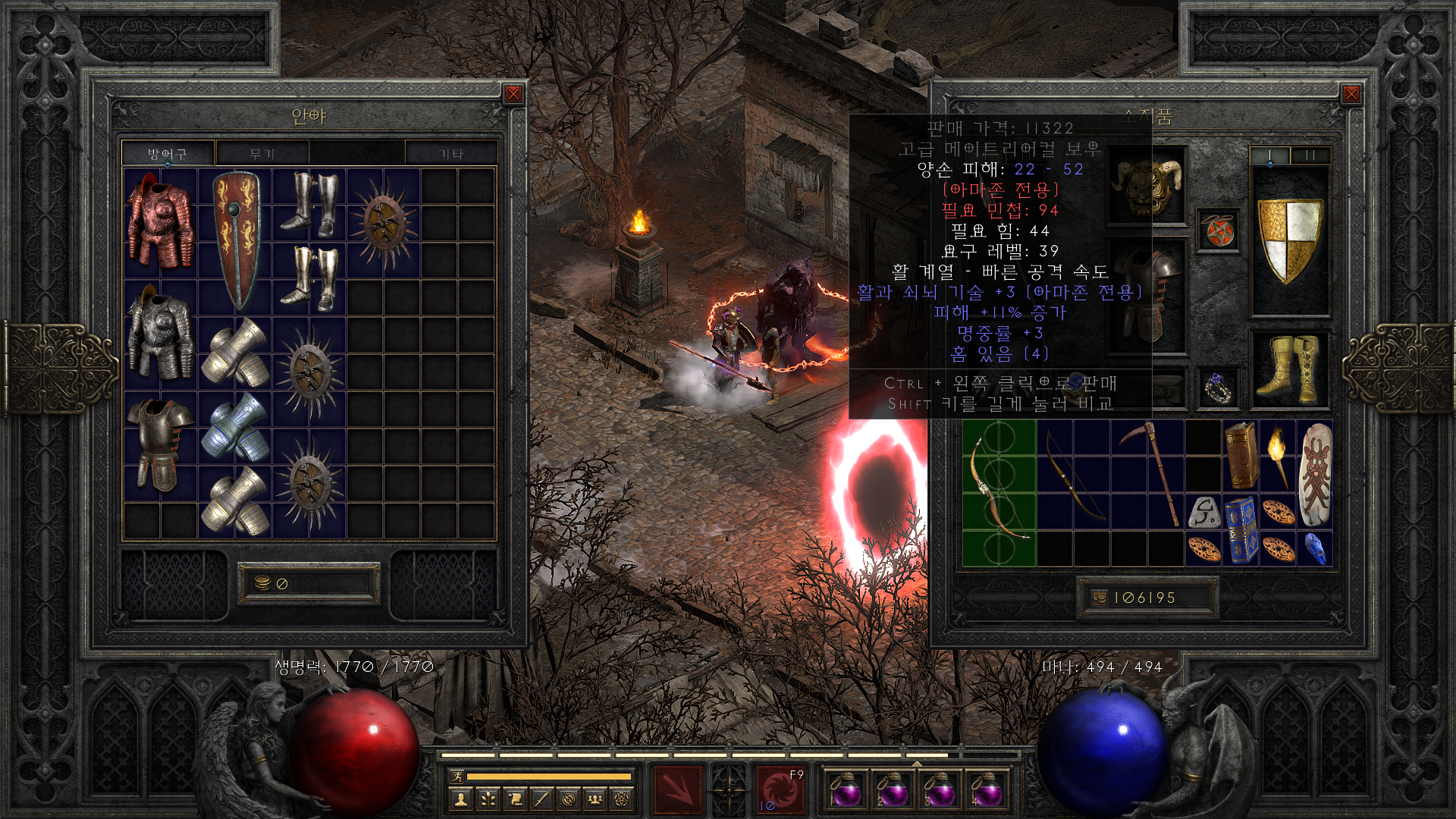Select the red plate armor for sale

click(159, 221)
